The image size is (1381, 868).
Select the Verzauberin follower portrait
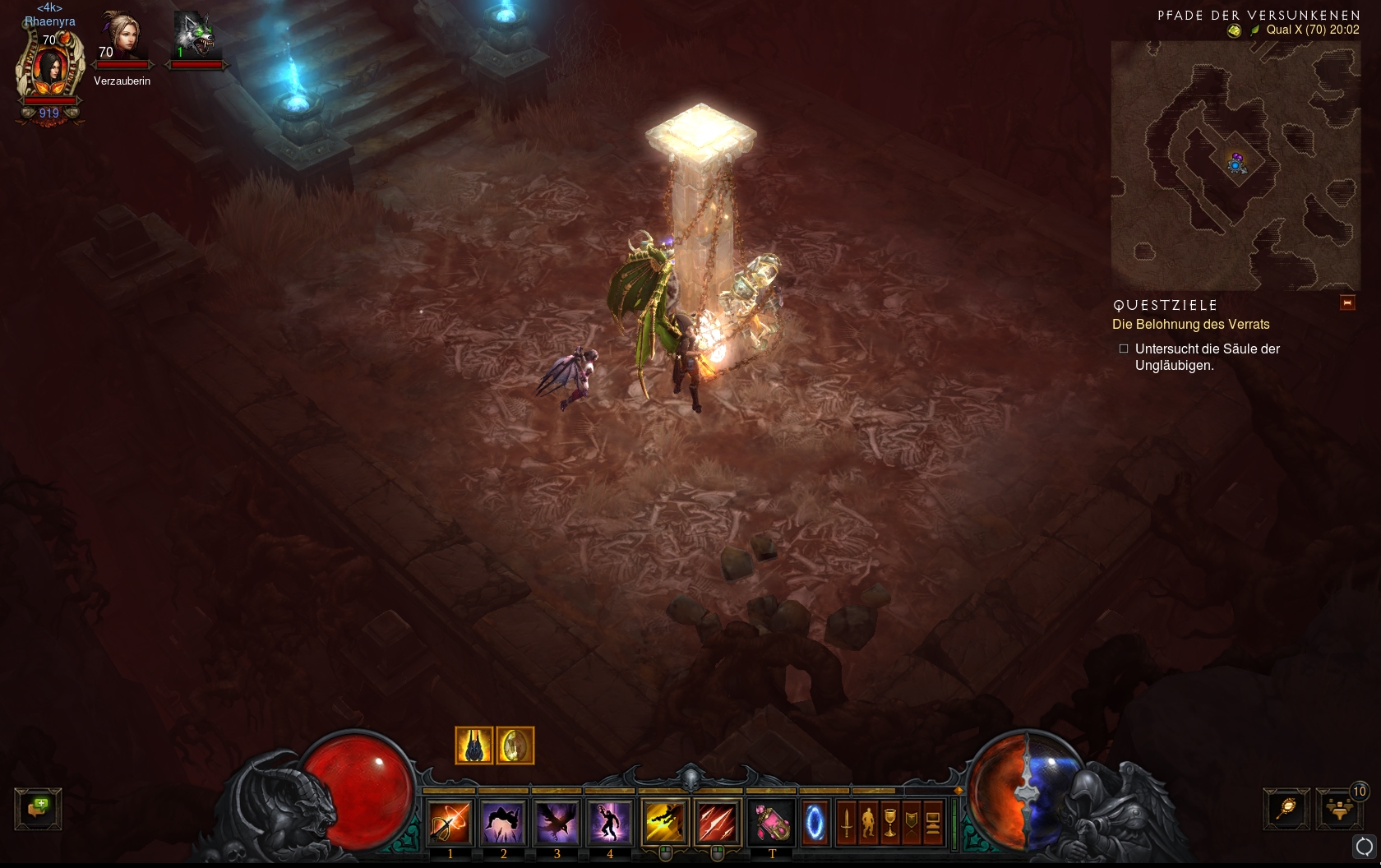tap(122, 39)
